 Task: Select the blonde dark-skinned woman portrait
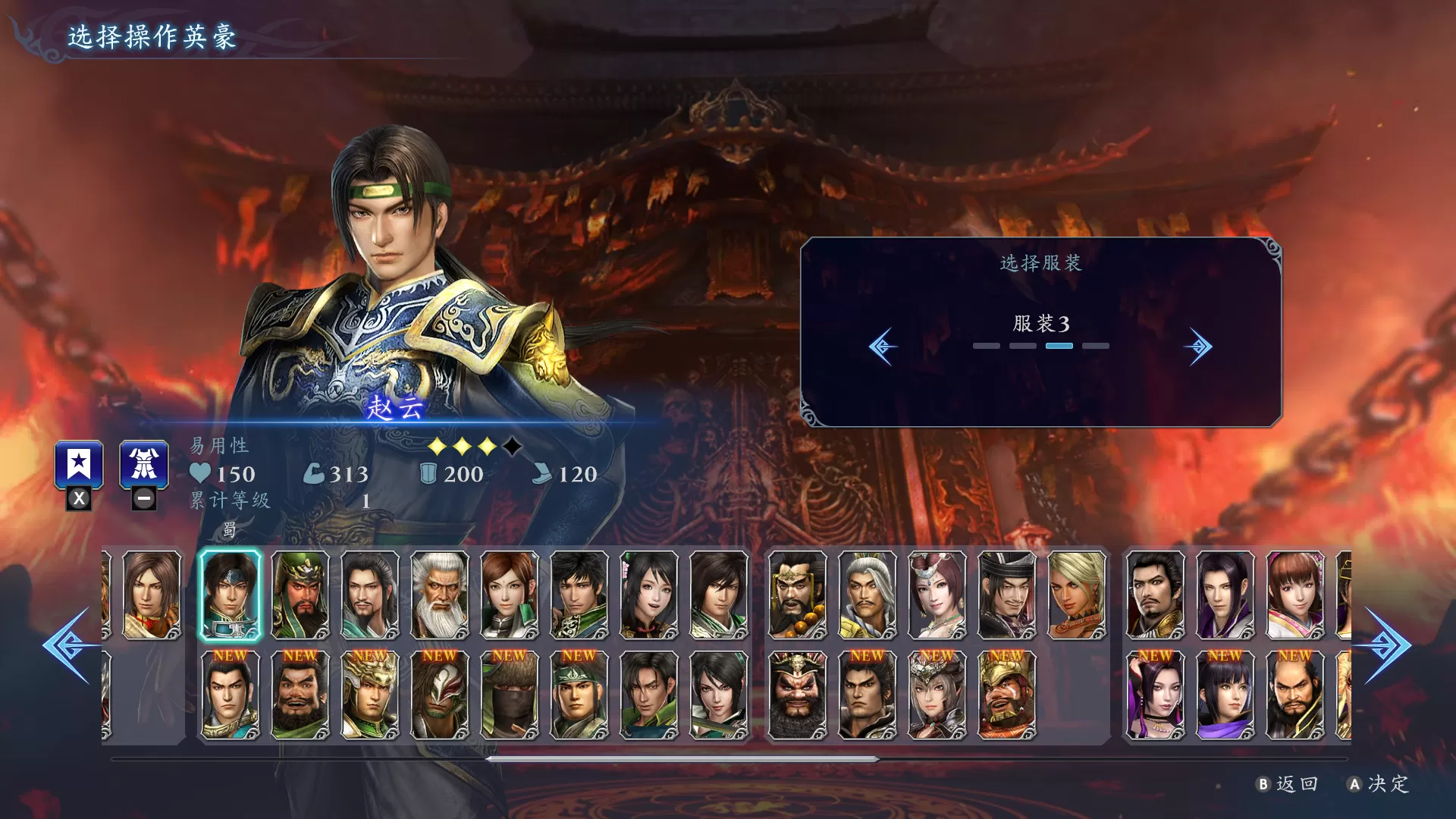click(x=1077, y=595)
